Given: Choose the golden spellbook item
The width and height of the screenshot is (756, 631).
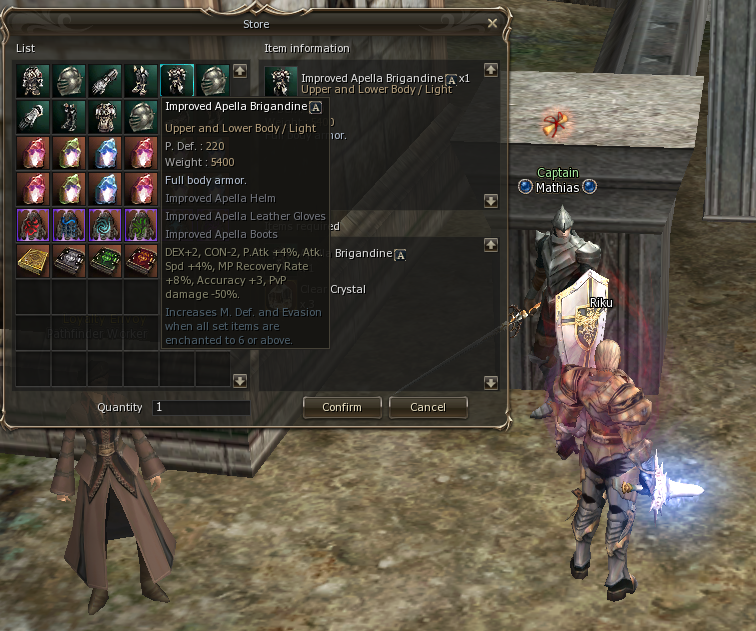Looking at the screenshot, I should tap(33, 260).
